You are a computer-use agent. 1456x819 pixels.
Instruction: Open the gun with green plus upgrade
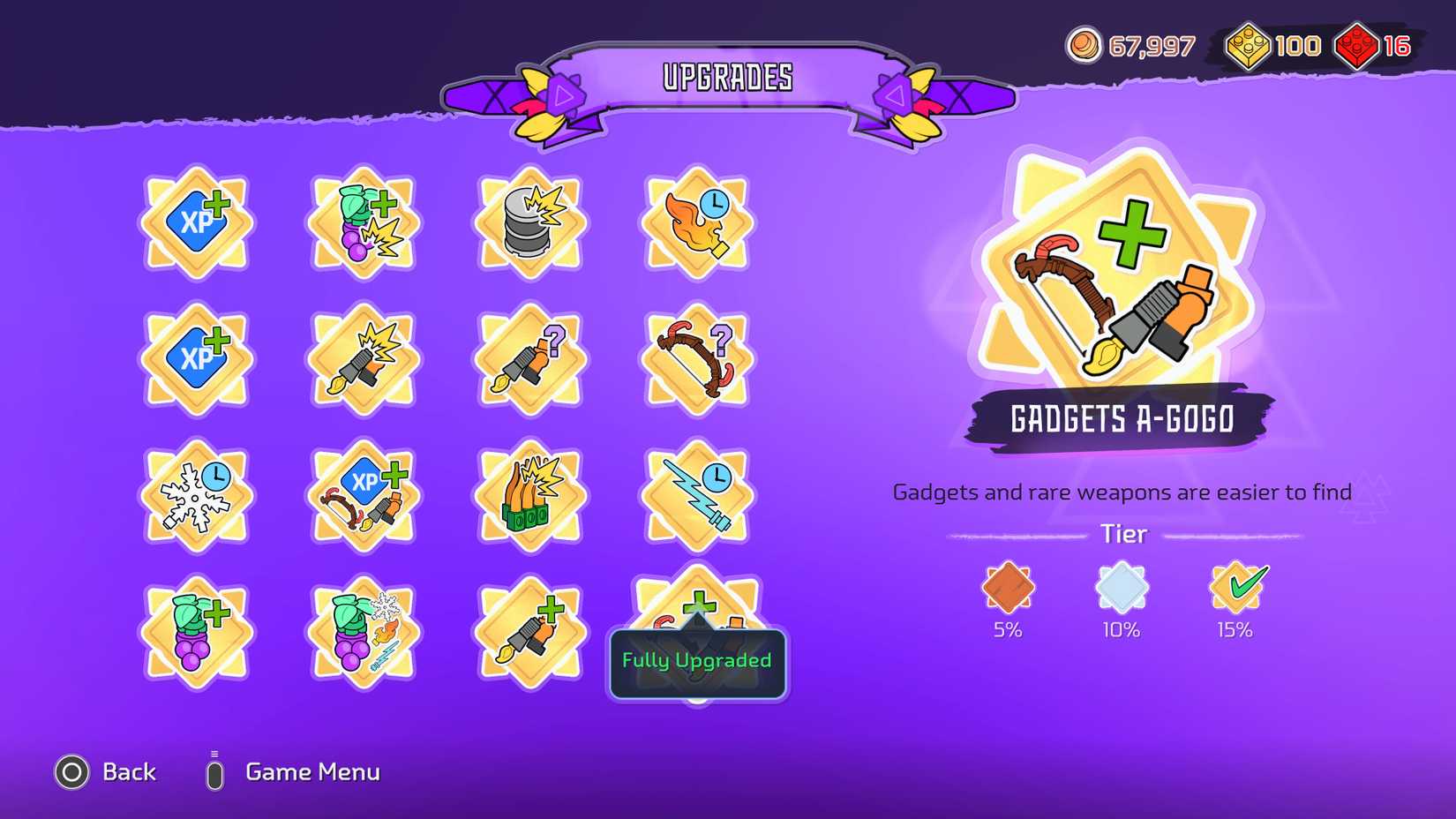pyautogui.click(x=529, y=631)
